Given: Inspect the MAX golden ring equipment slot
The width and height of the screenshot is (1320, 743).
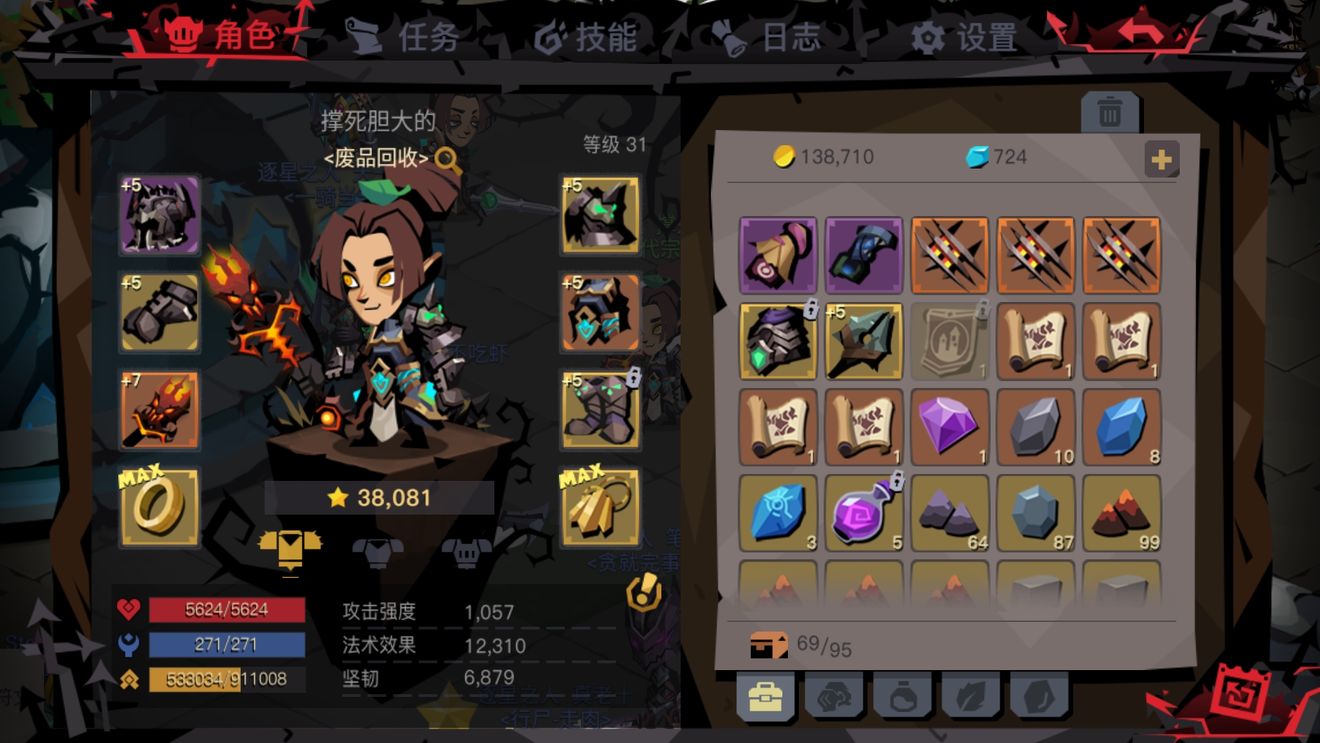Looking at the screenshot, I should 158,510.
